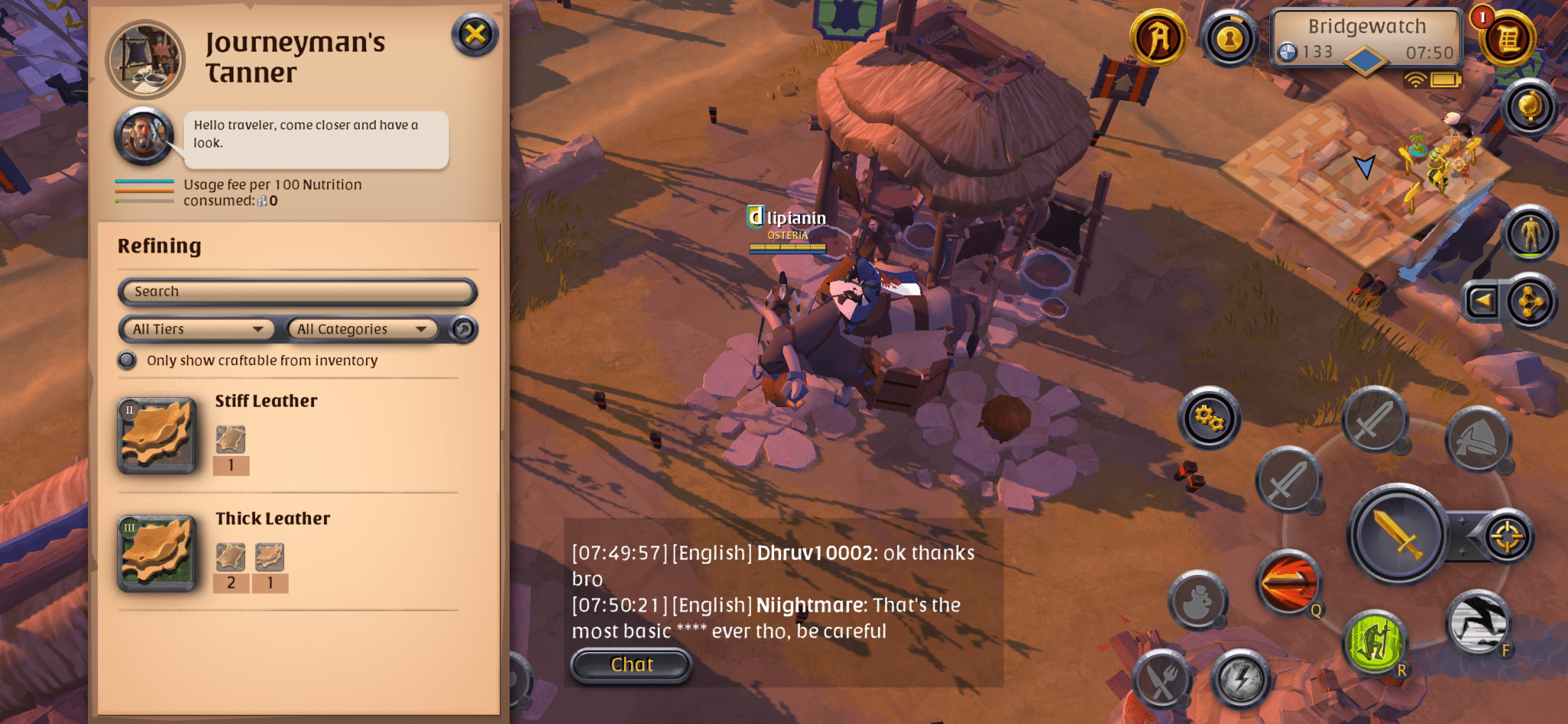Enable 'Only show craftable from inventory'
Image resolution: width=1568 pixels, height=724 pixels.
point(127,360)
